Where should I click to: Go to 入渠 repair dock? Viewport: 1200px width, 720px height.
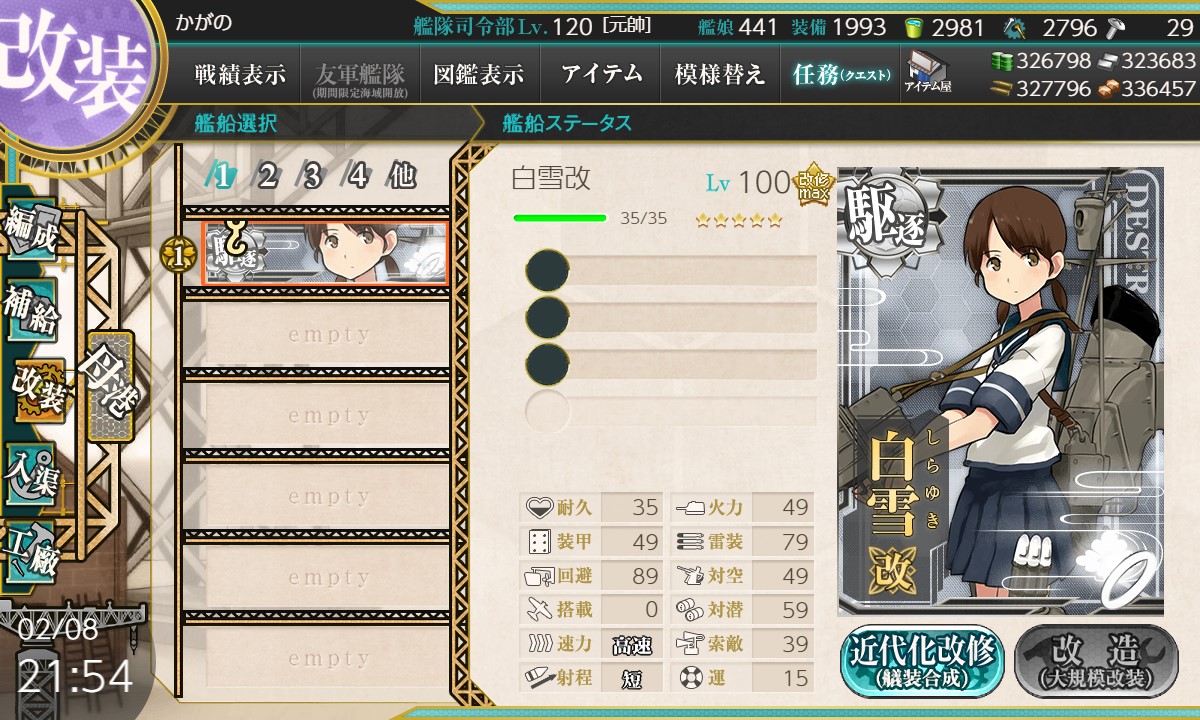pos(30,470)
